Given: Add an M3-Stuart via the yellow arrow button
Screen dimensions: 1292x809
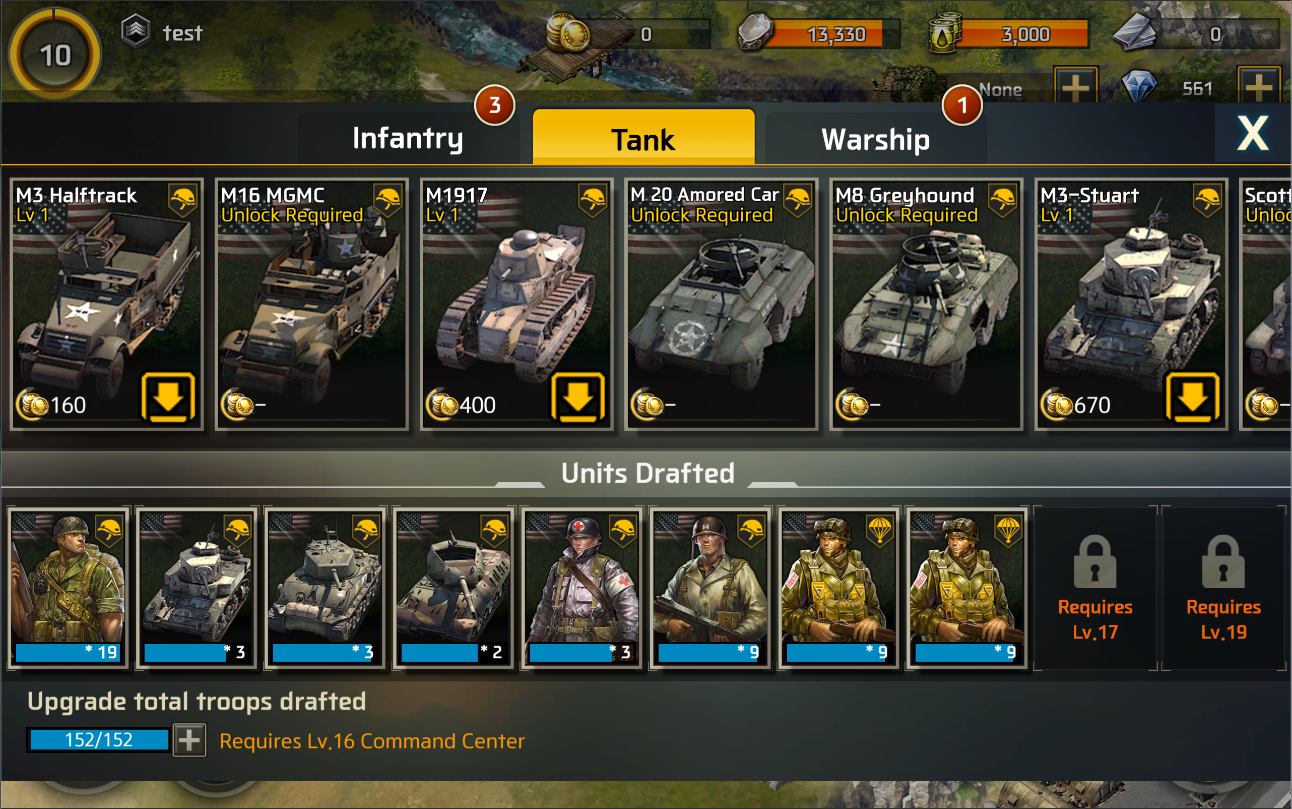Looking at the screenshot, I should click(x=1192, y=398).
